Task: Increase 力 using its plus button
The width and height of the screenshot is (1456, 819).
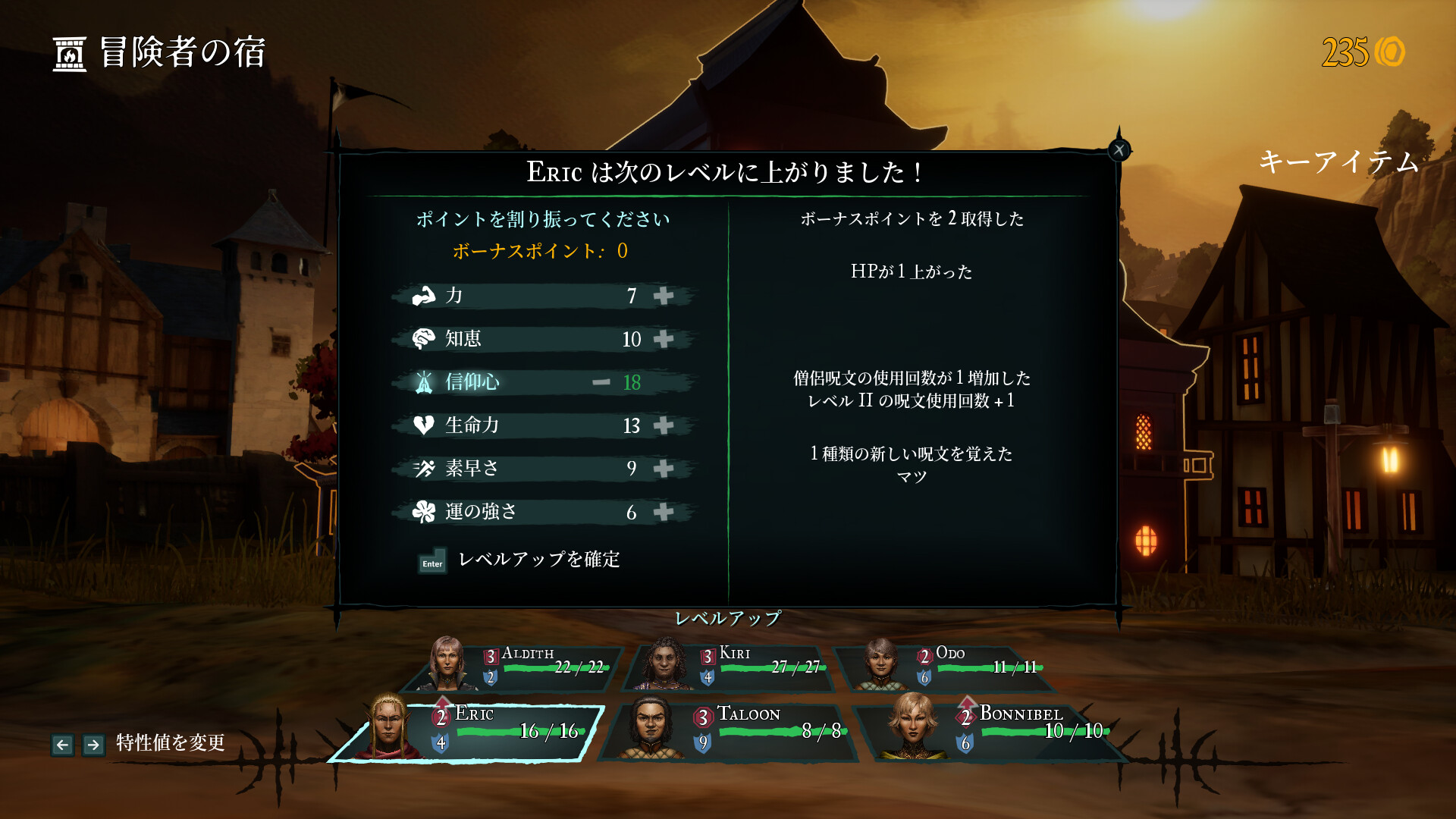Action: (664, 297)
